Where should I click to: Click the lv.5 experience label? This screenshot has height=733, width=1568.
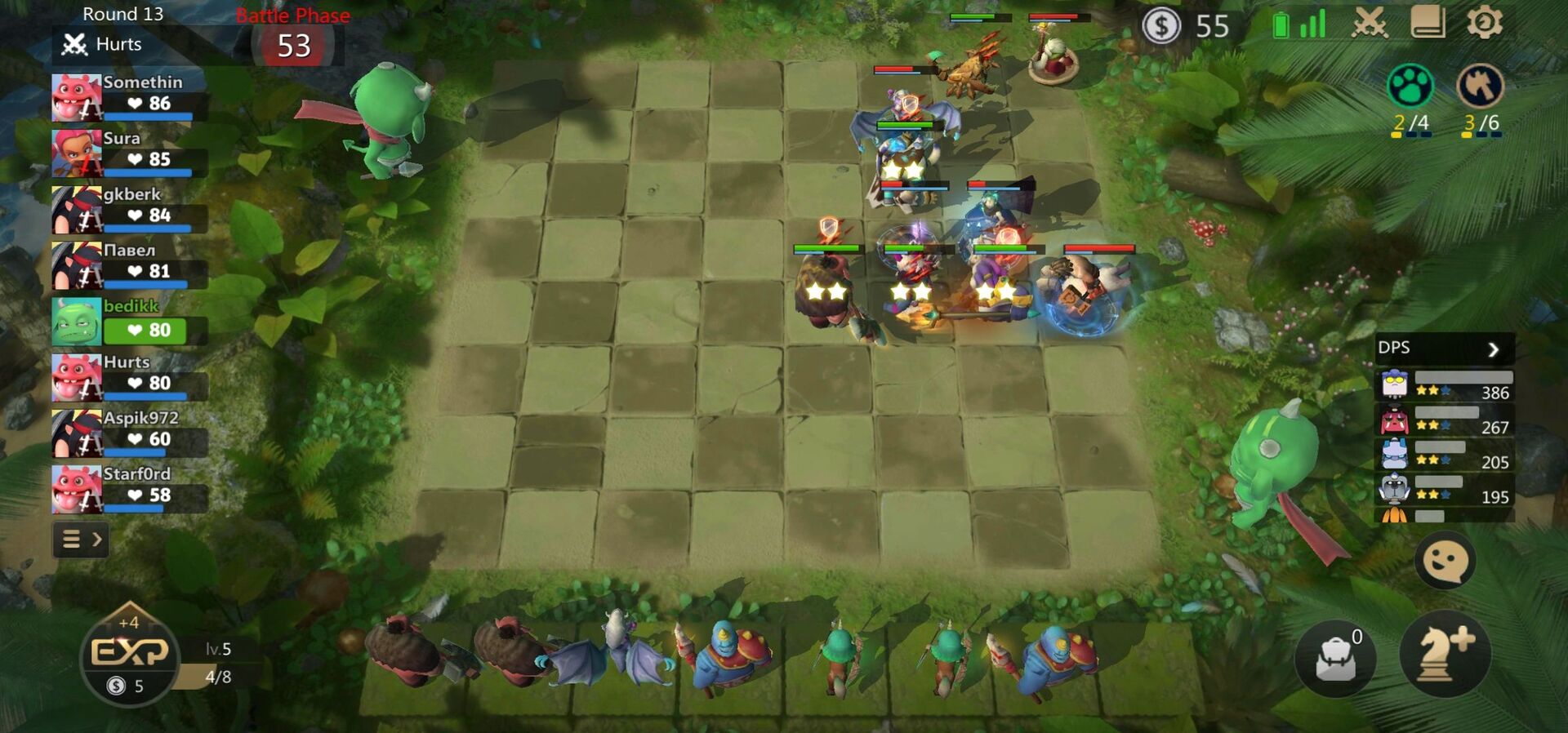pos(217,650)
